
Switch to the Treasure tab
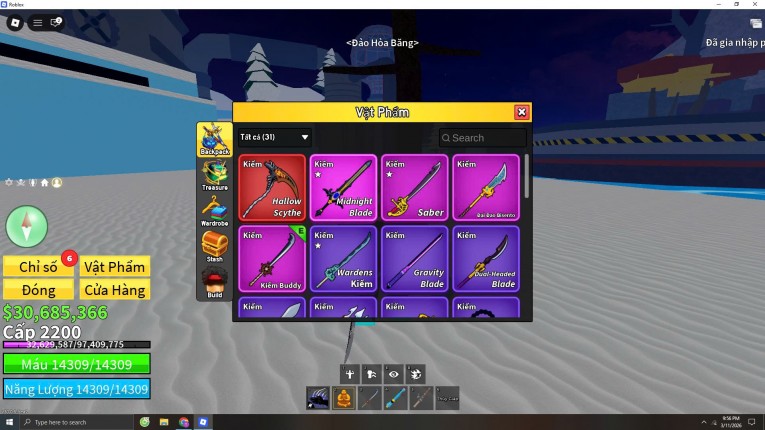[x=214, y=174]
